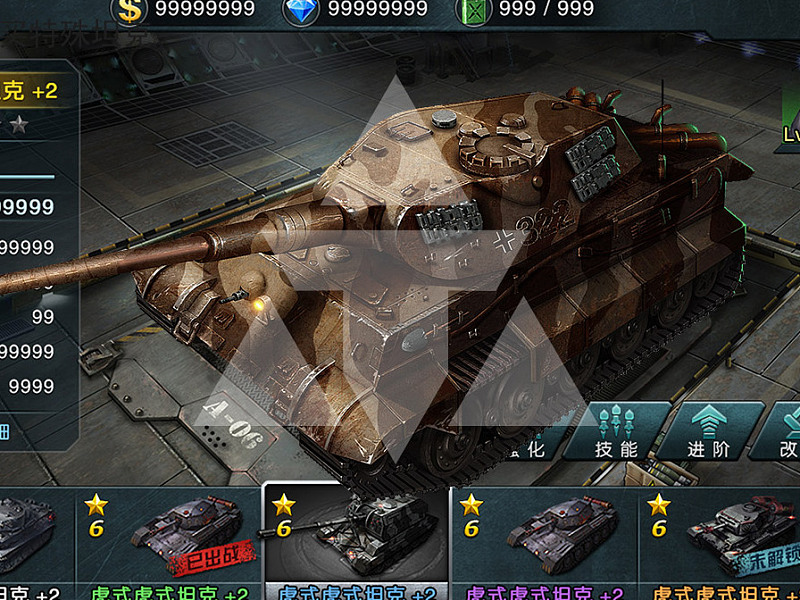Pick the gray tank card at far left

pos(30,542)
